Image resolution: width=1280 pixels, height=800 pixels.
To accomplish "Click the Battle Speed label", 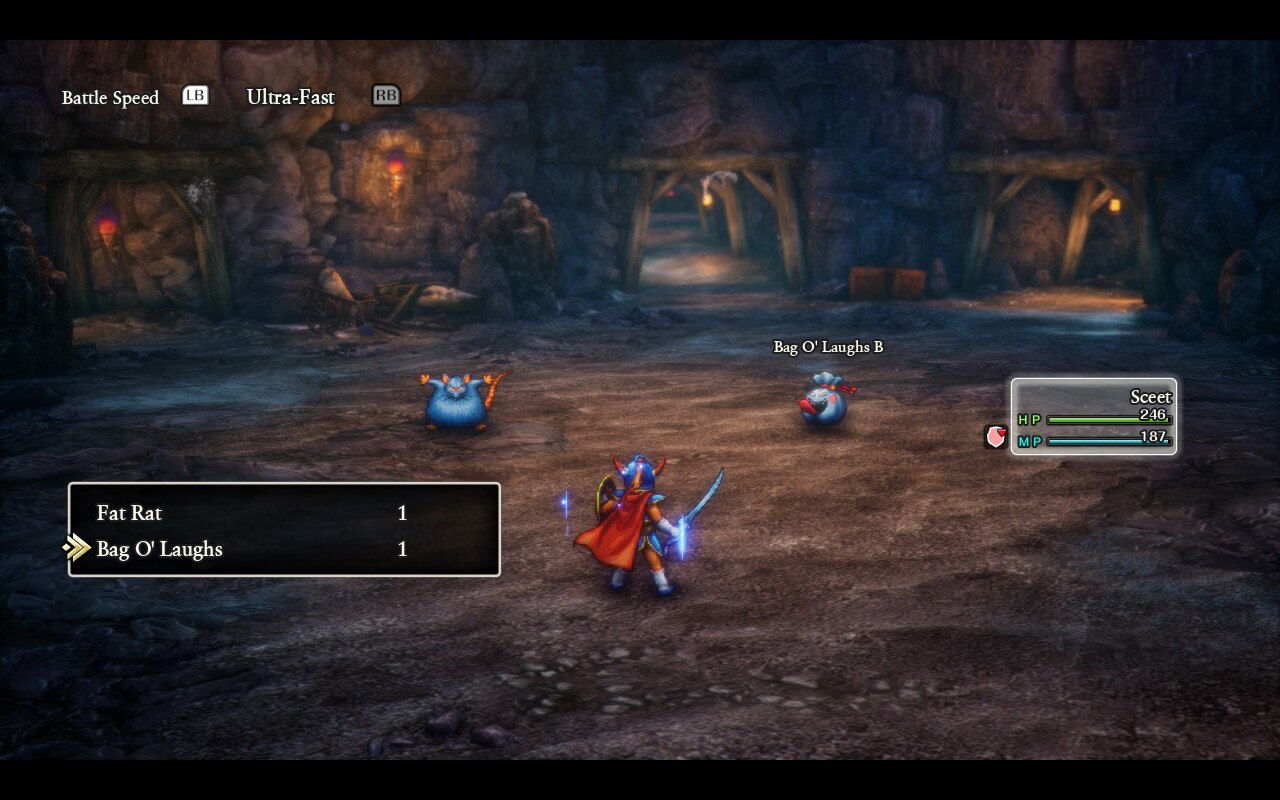I will click(x=110, y=97).
